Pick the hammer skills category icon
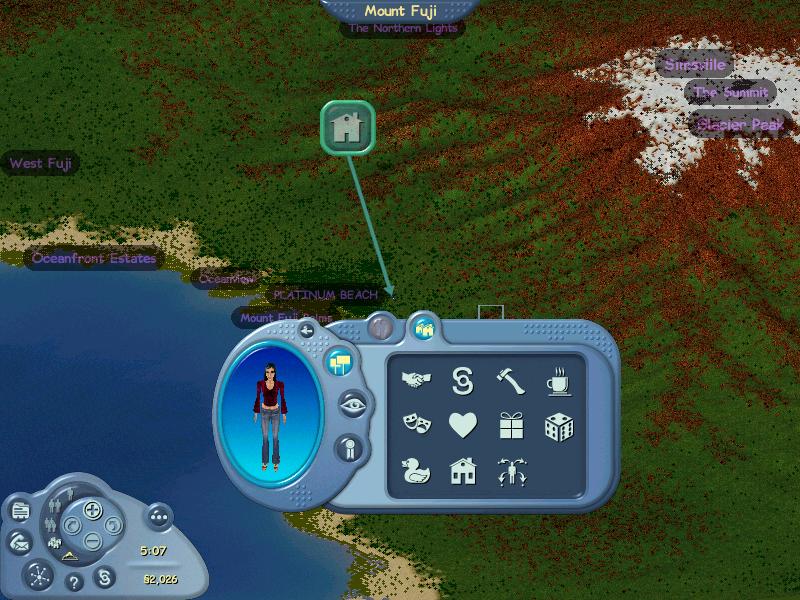This screenshot has width=800, height=600. 511,380
